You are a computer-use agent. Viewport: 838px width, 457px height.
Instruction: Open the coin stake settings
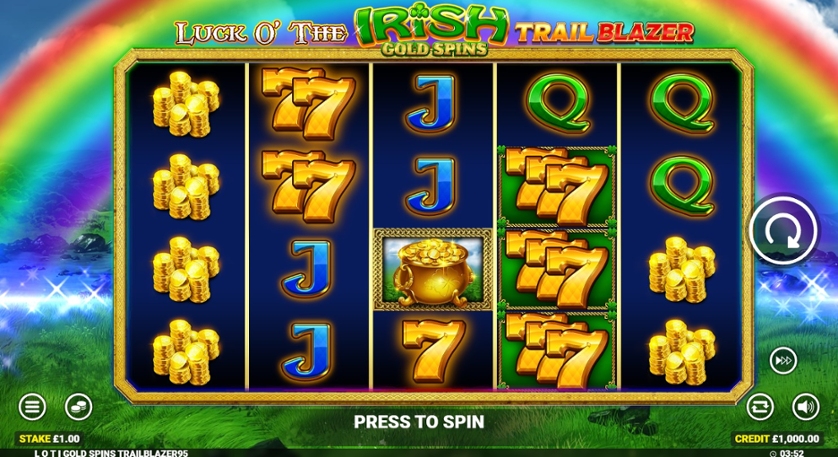point(78,407)
